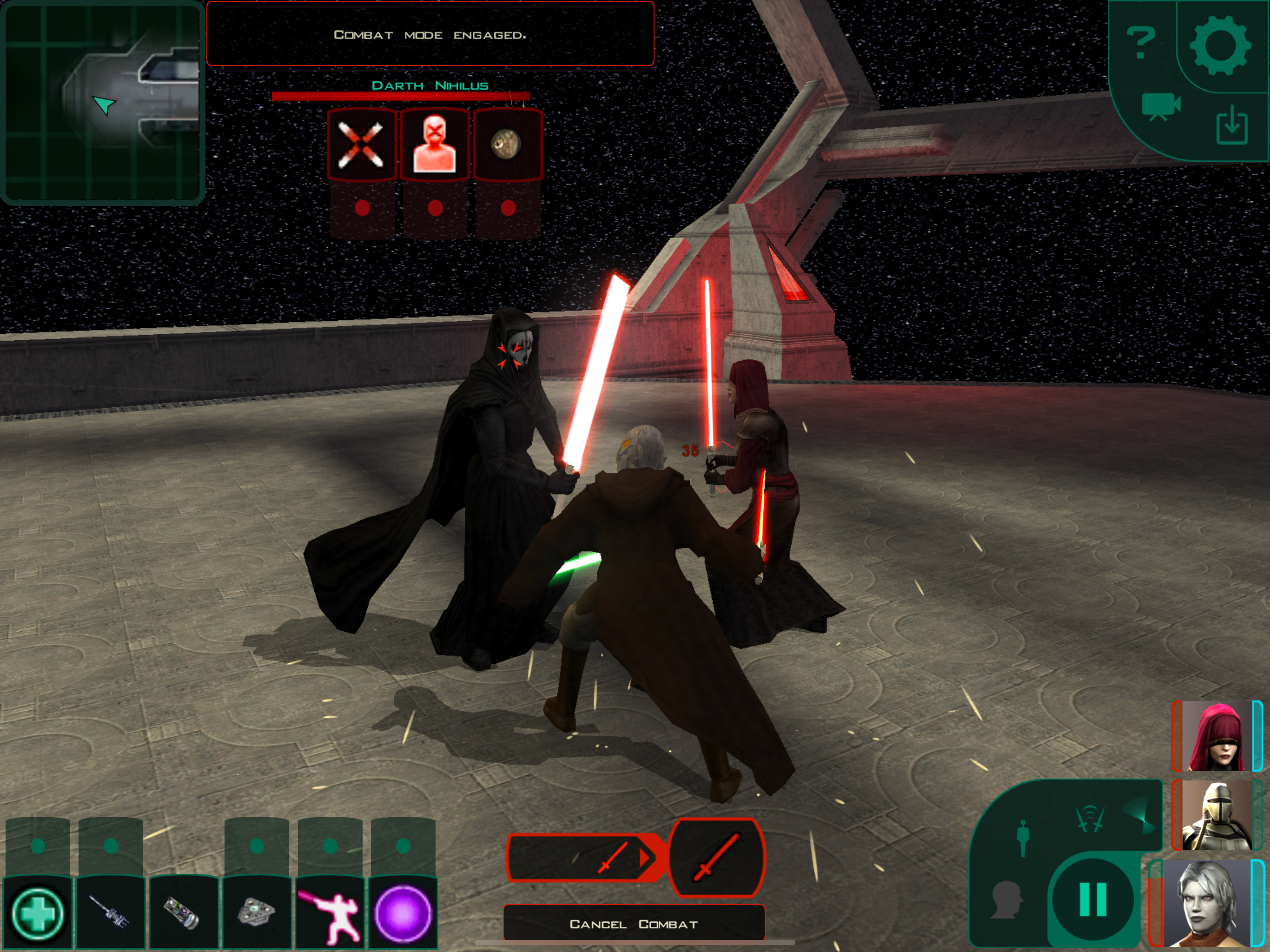Tap the Cancel Combat button
Screen dimensions: 1270x952
coord(633,924)
